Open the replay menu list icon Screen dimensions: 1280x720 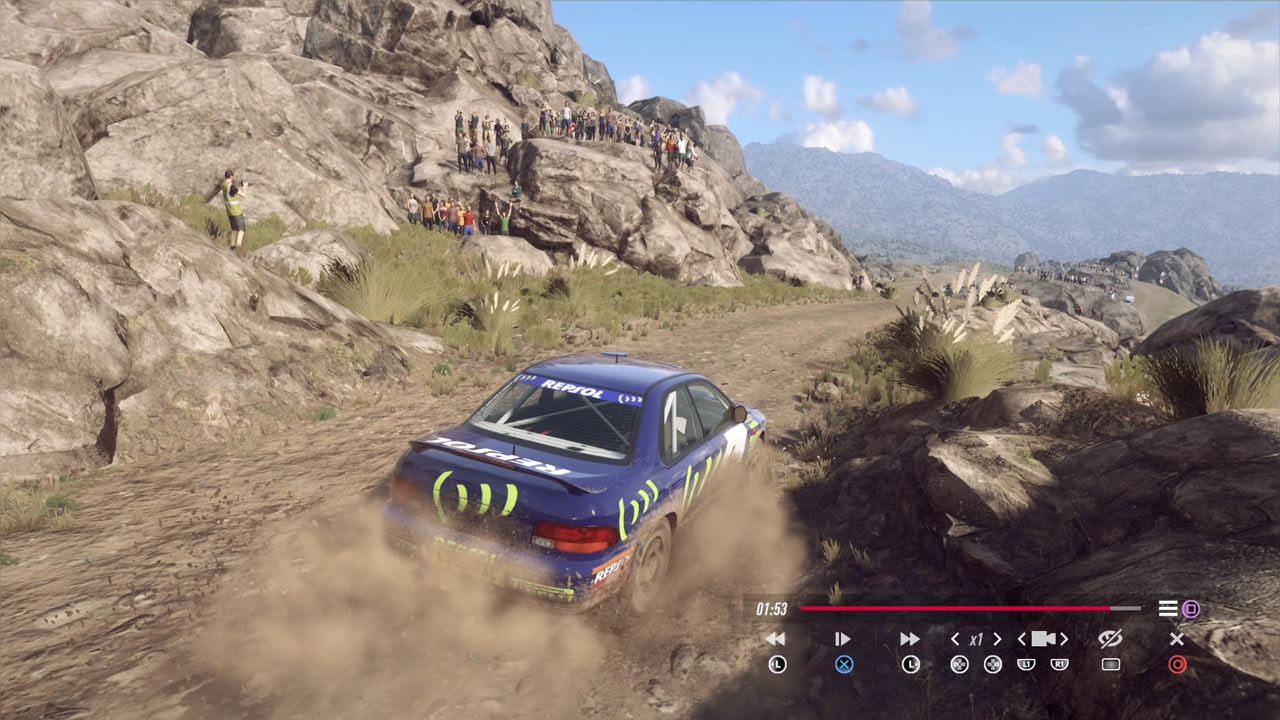tap(1167, 608)
